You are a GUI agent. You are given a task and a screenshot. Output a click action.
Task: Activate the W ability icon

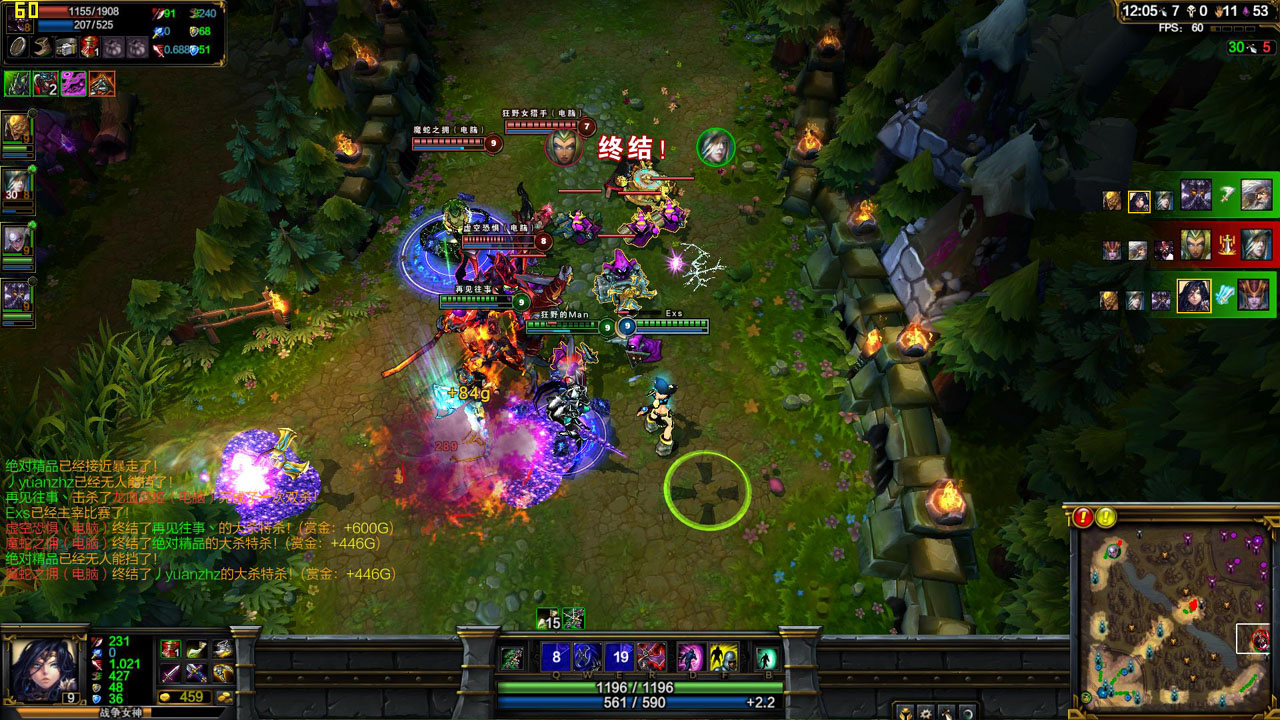pyautogui.click(x=587, y=657)
